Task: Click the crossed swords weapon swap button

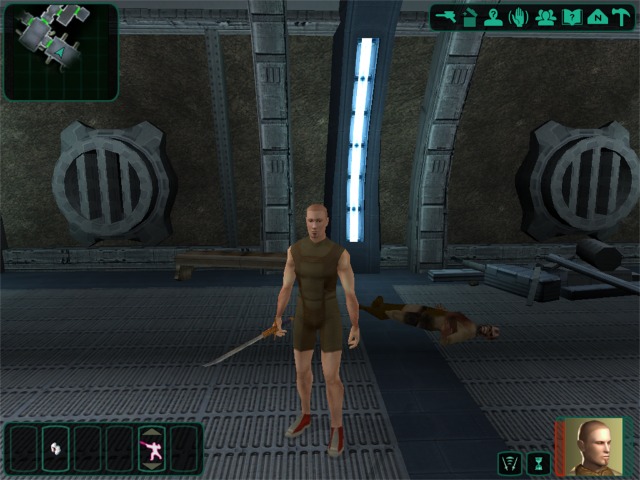Action: tap(510, 462)
